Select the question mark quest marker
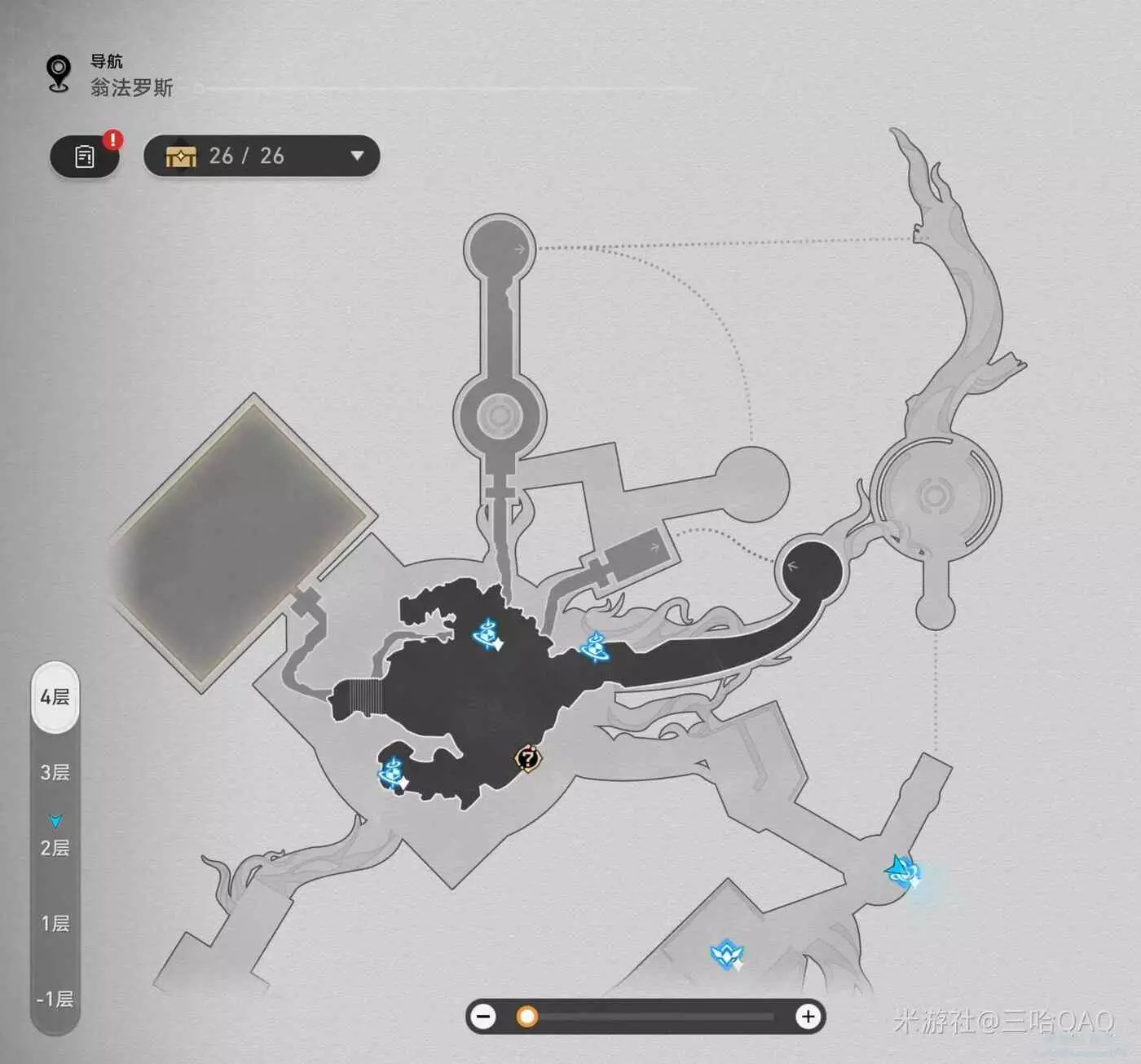 click(528, 759)
